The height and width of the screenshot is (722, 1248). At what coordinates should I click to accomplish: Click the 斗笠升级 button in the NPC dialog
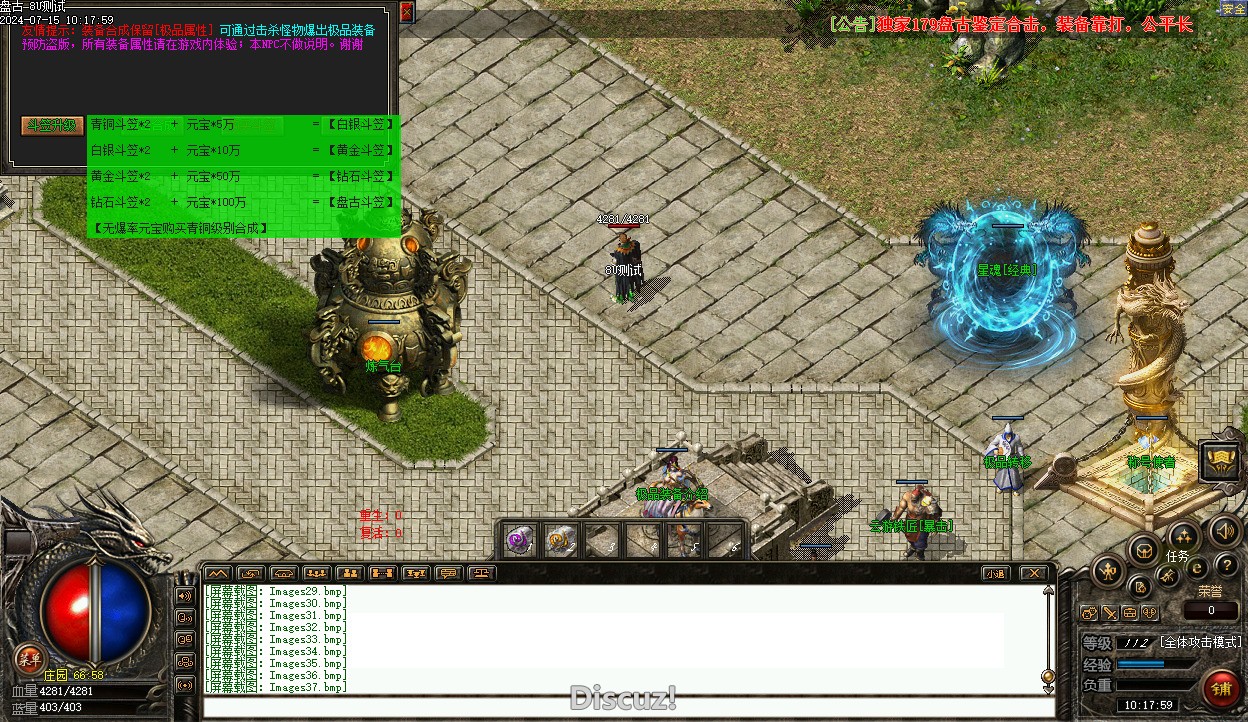coord(52,126)
